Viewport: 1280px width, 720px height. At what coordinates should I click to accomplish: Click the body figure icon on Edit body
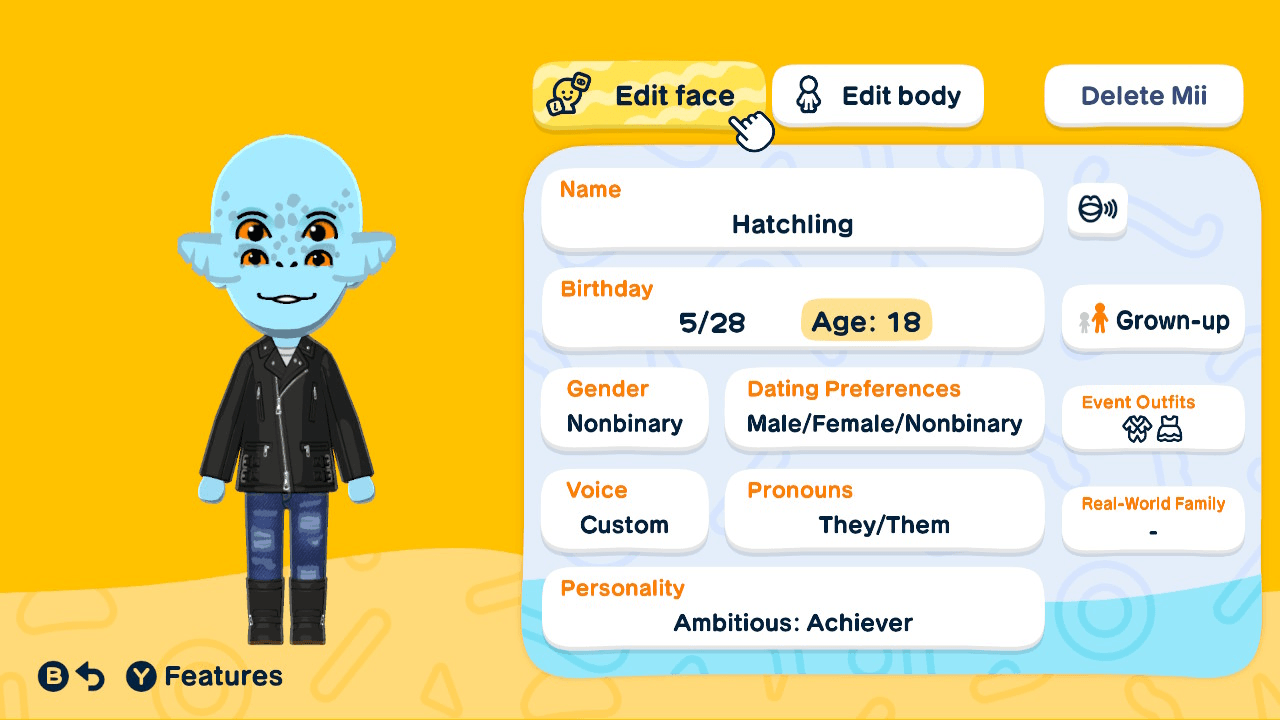click(x=809, y=95)
